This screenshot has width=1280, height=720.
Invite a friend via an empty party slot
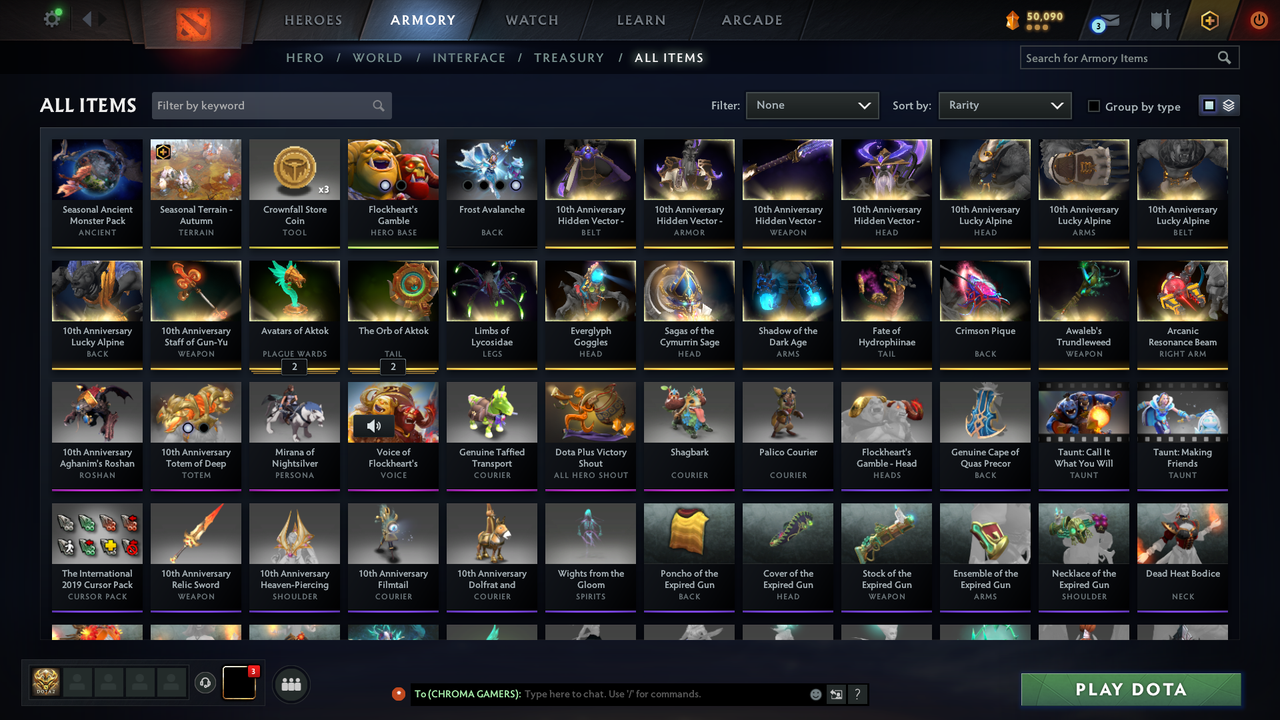[x=78, y=683]
